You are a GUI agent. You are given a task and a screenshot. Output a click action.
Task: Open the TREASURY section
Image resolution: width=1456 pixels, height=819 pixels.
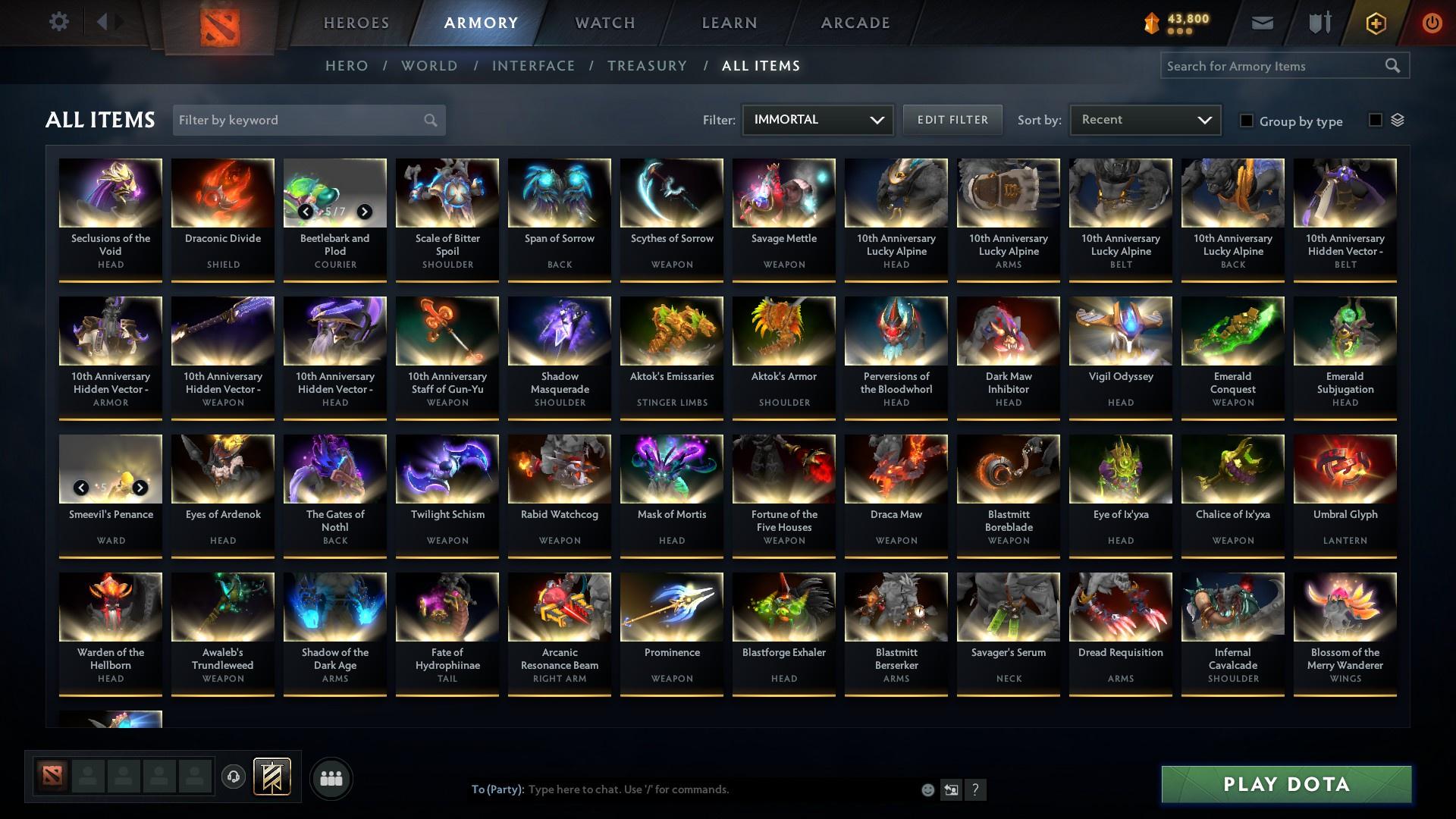(647, 66)
